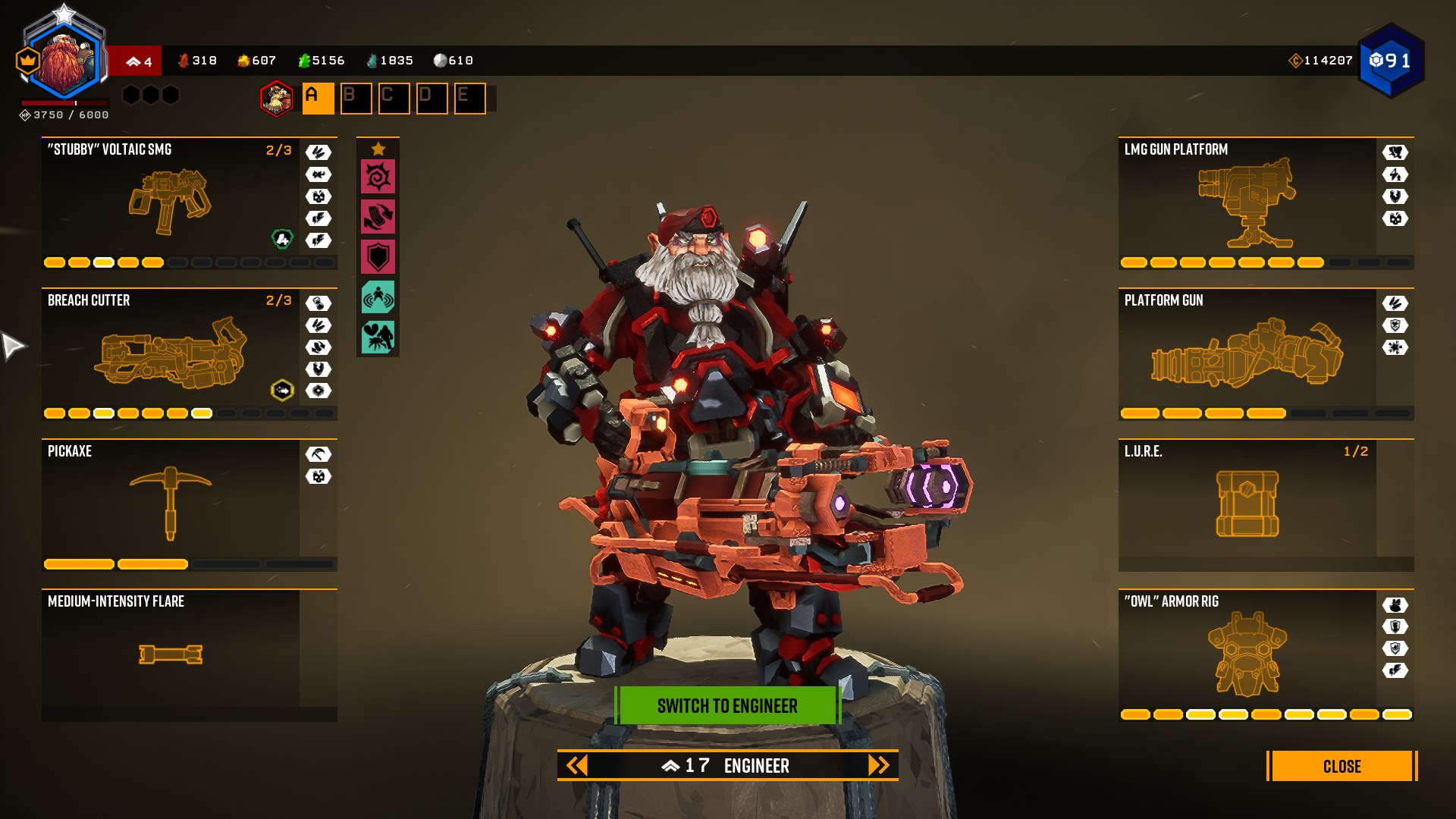
Task: Switch to loadout D
Action: coord(431,99)
